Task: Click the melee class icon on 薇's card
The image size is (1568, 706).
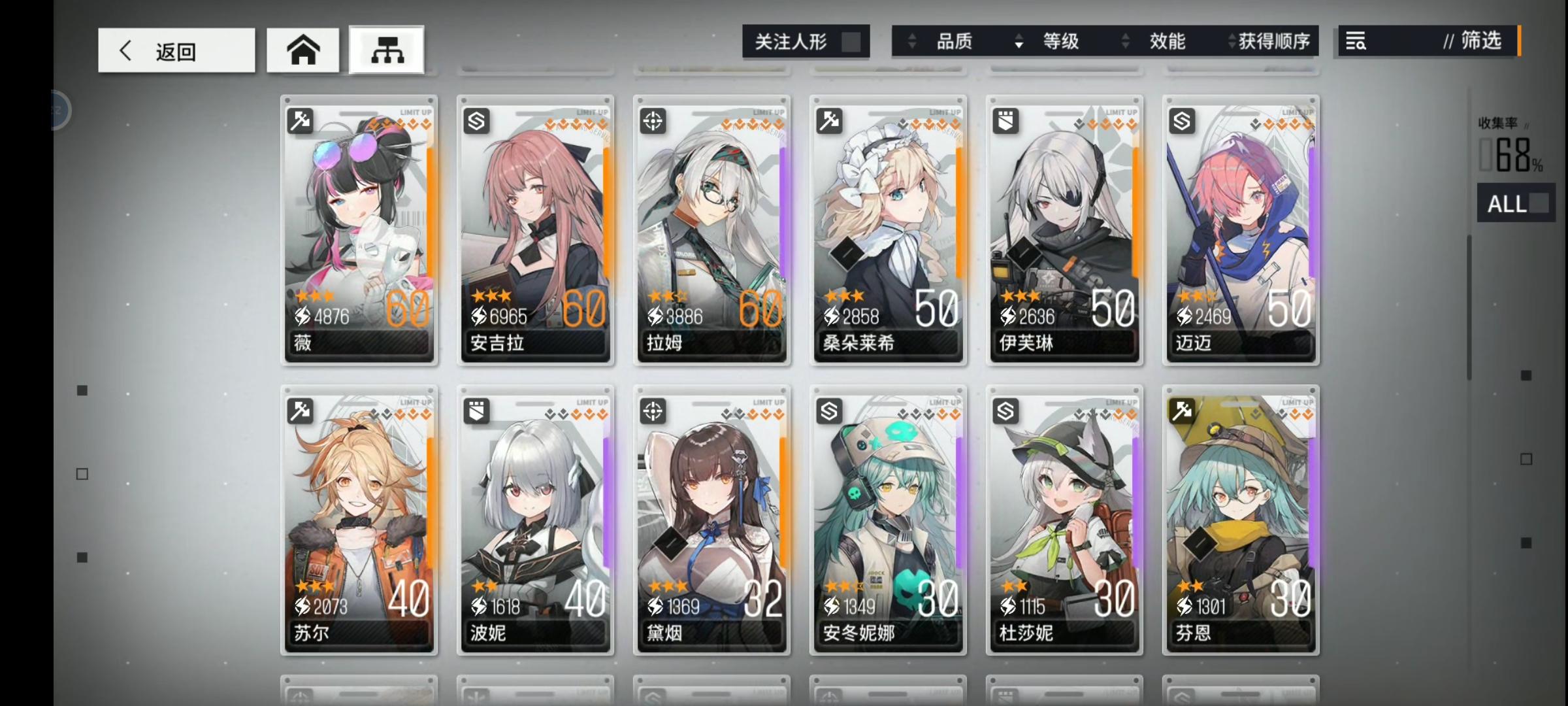Action: point(300,121)
